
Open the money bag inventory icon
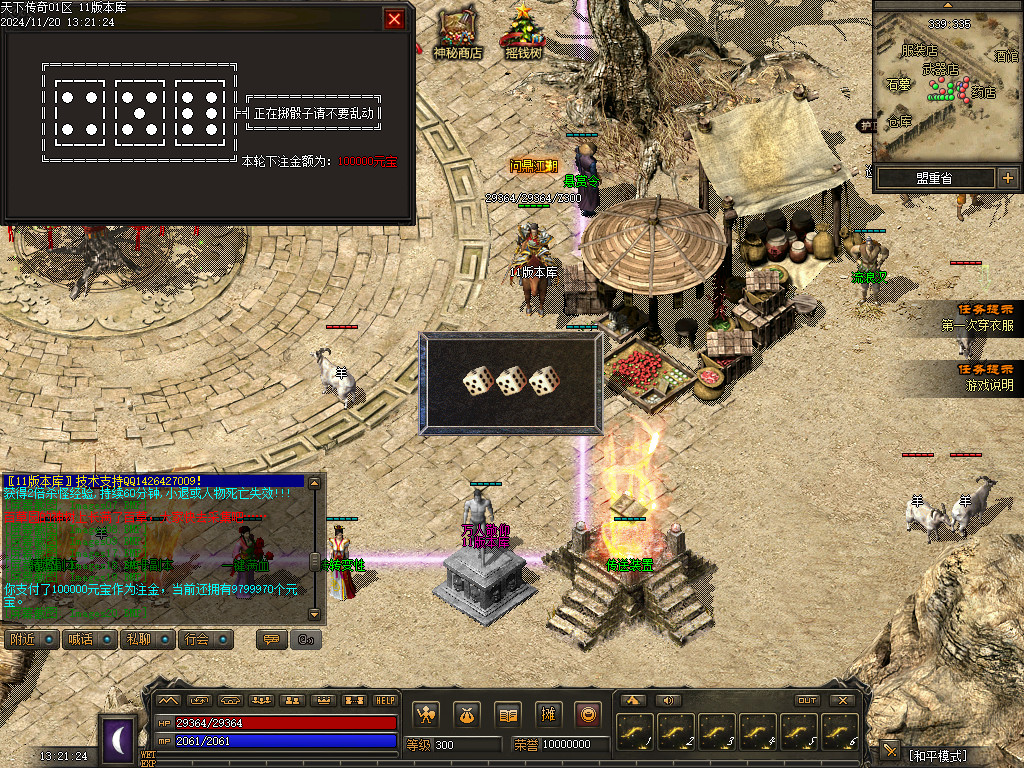click(x=467, y=714)
